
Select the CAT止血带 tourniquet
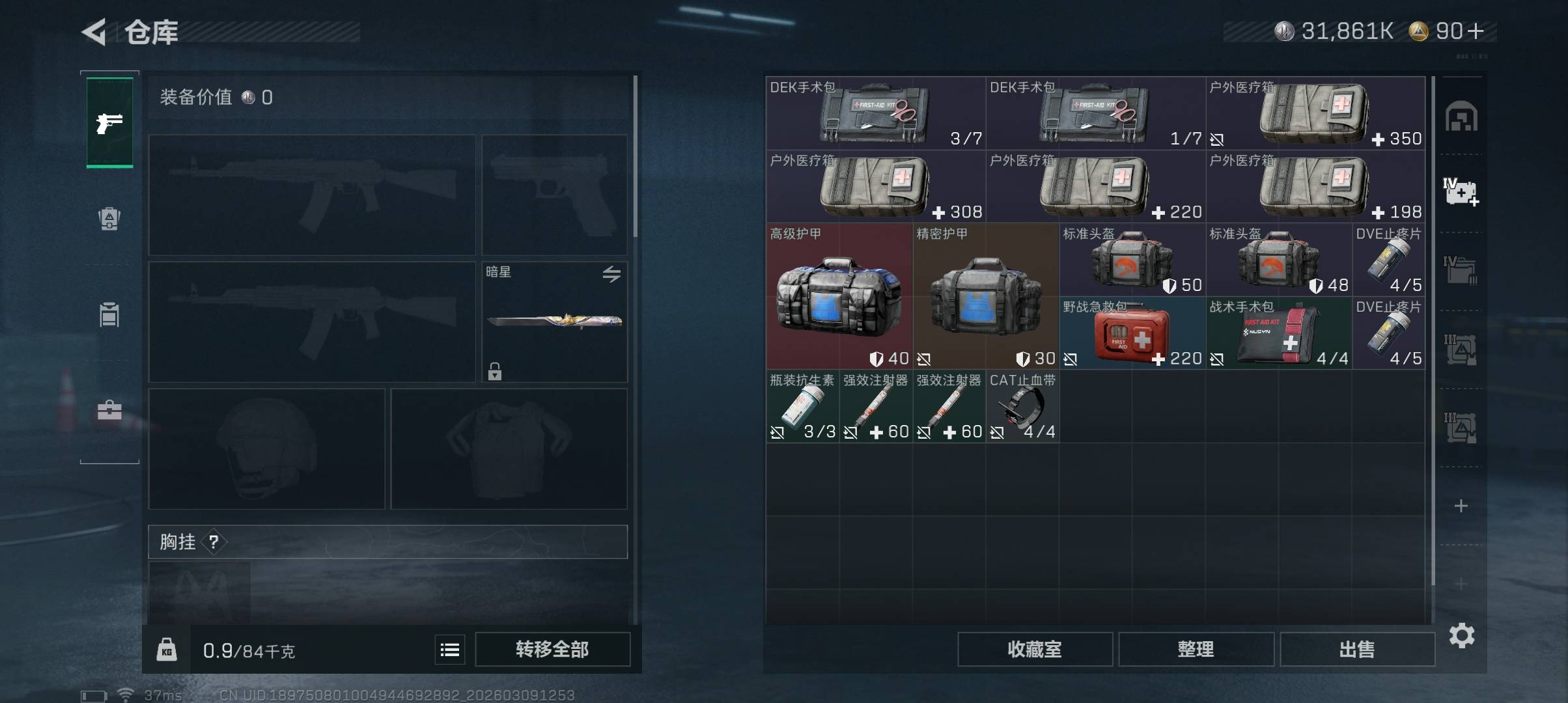click(x=1022, y=407)
